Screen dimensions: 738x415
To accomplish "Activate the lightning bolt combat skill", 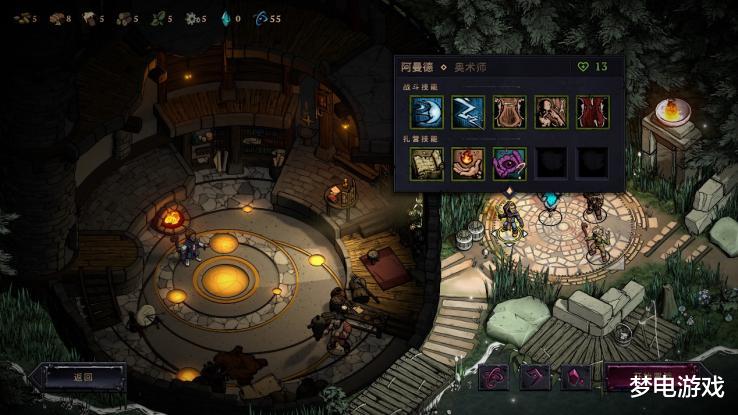I will pyautogui.click(x=468, y=112).
